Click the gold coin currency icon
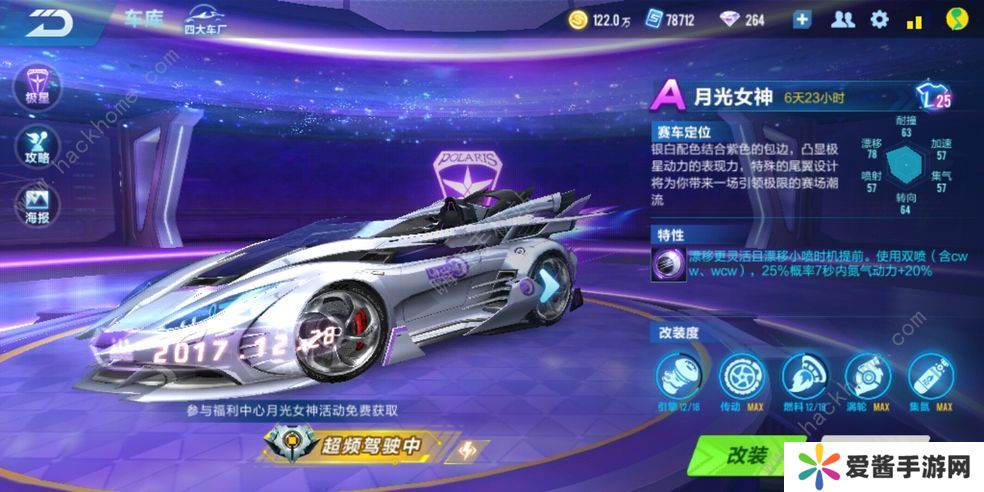The height and width of the screenshot is (492, 984). click(x=577, y=20)
